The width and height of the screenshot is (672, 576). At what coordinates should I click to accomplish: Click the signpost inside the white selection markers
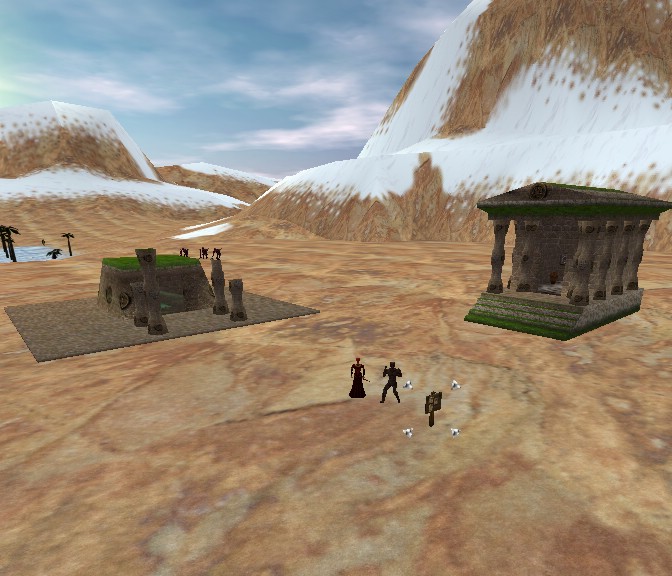tap(433, 405)
